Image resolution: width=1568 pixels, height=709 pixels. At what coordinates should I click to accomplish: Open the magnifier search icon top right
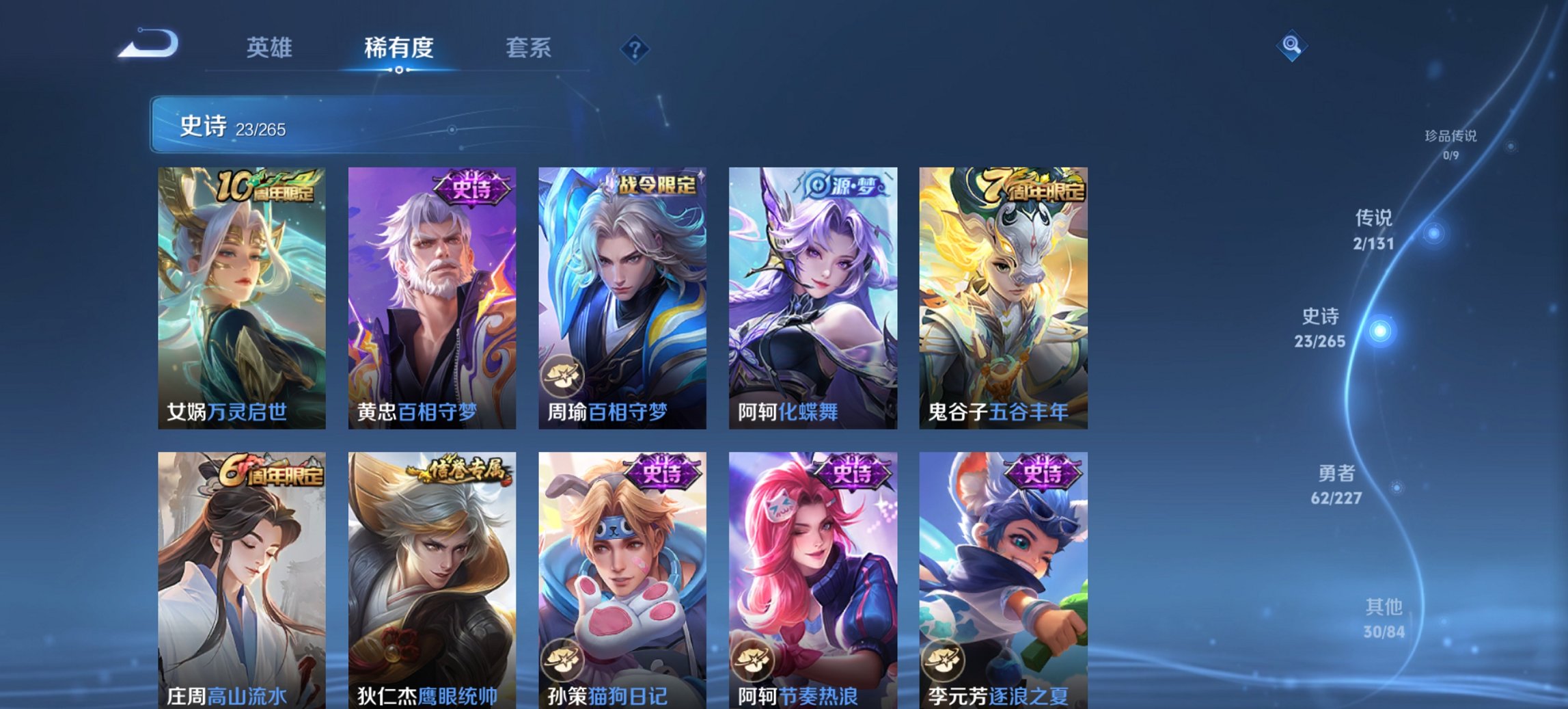(x=1290, y=46)
